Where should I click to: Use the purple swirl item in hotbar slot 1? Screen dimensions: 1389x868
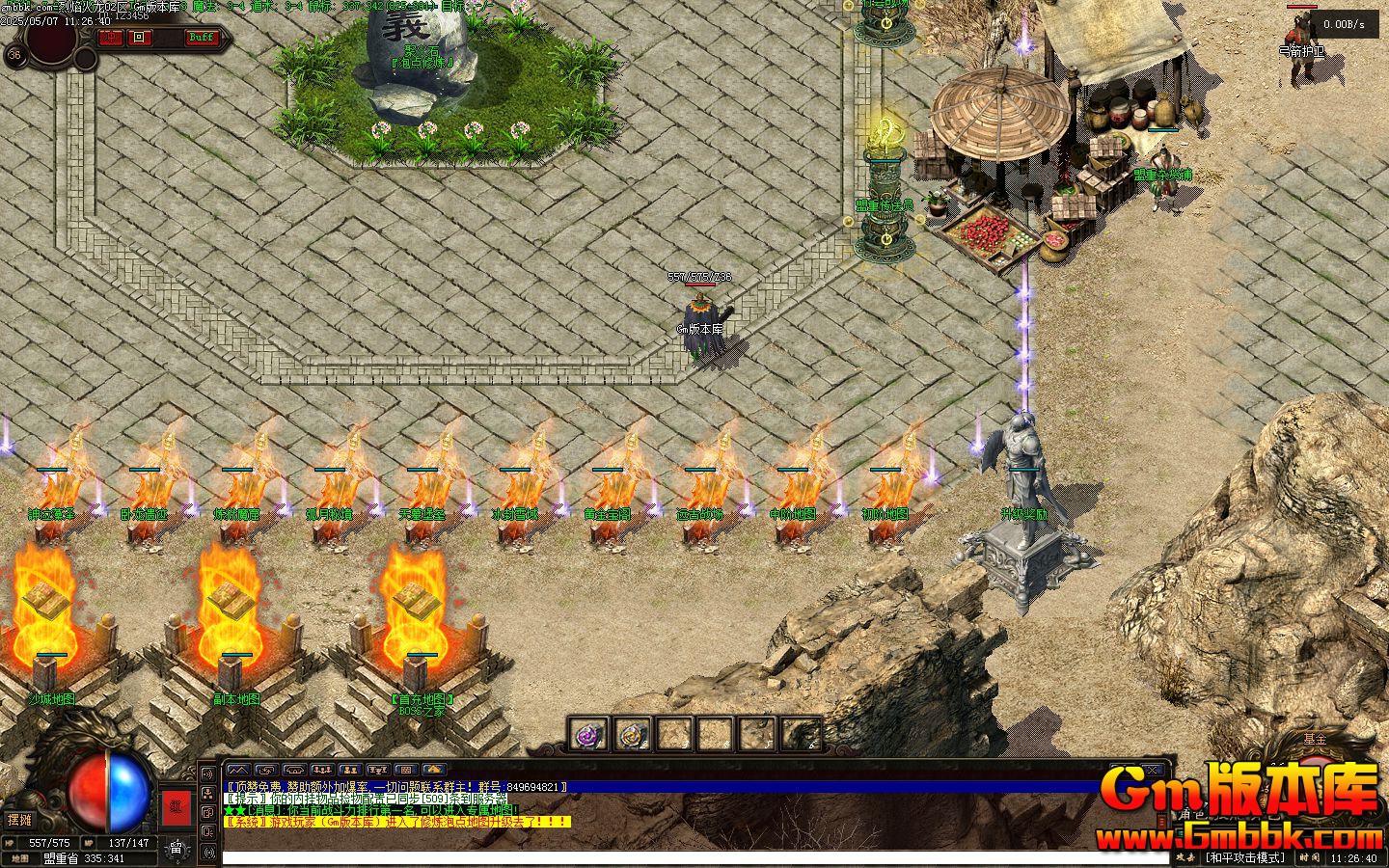click(587, 735)
